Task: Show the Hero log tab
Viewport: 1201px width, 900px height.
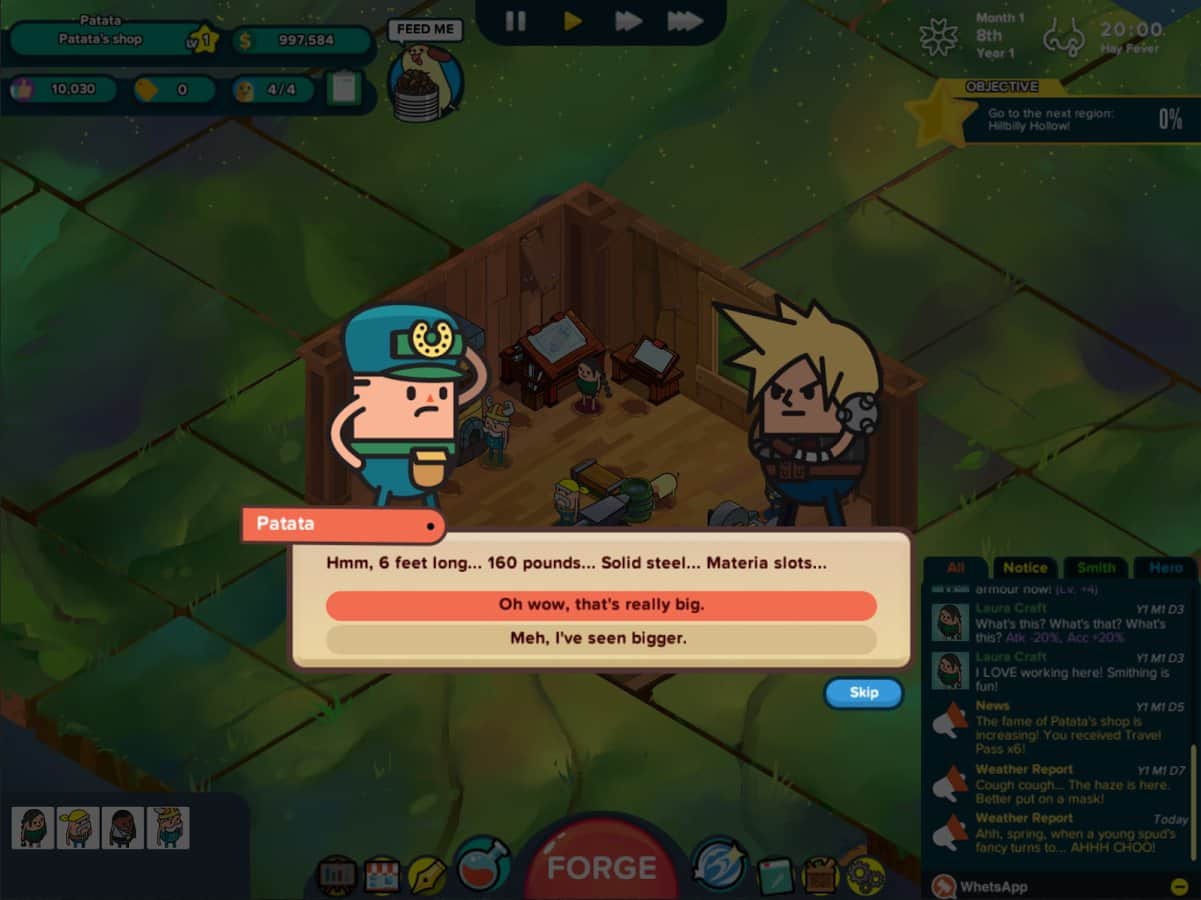Action: click(1165, 568)
